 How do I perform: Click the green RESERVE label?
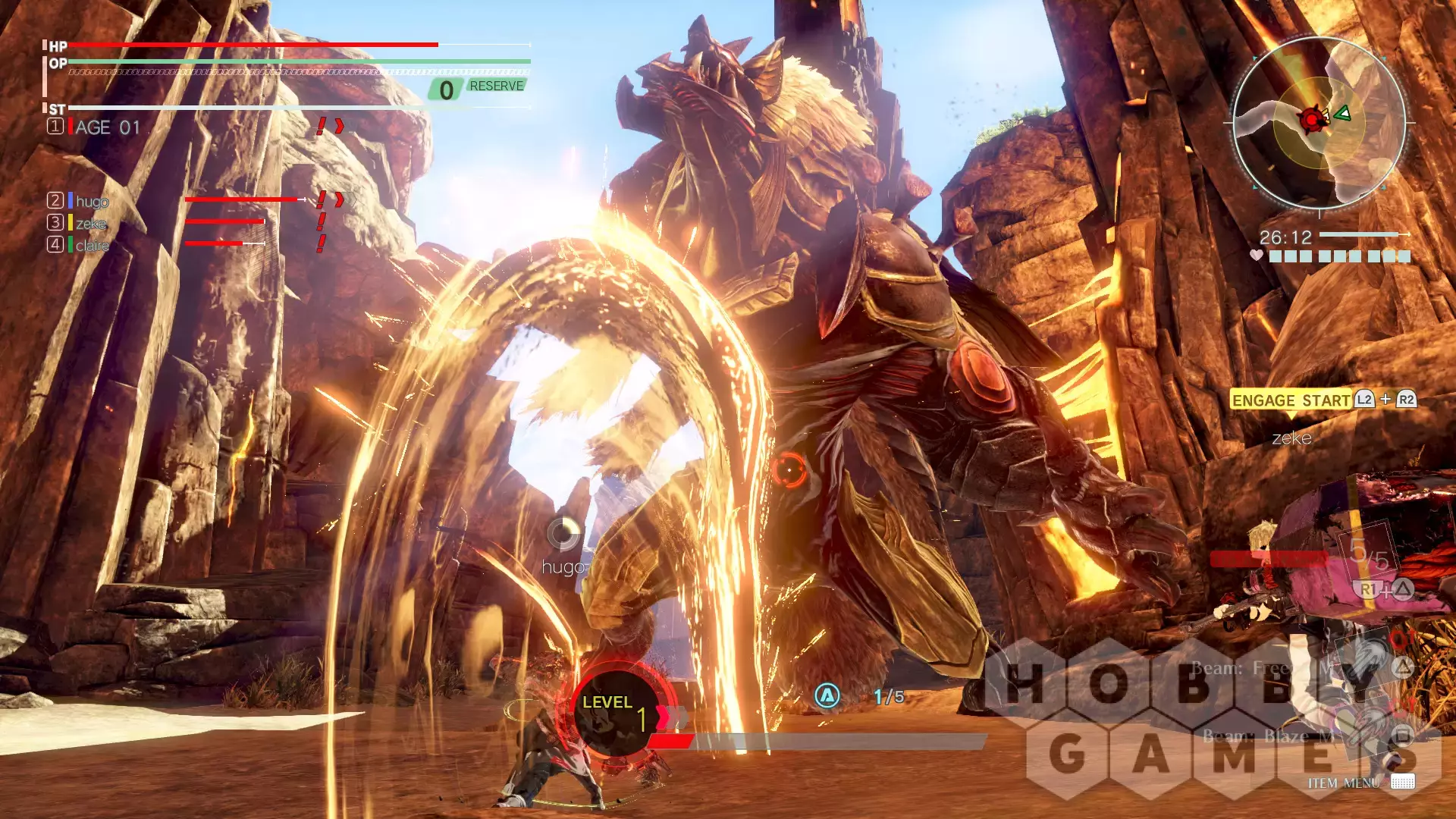[x=496, y=86]
